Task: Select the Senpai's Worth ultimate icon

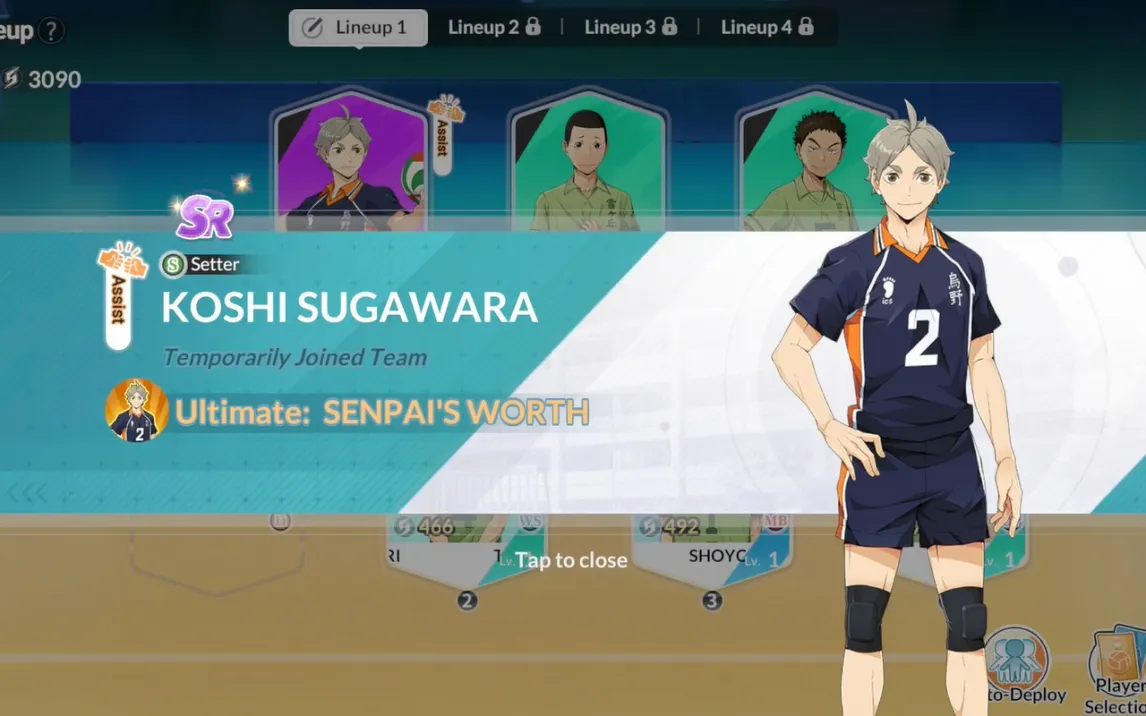Action: [136, 410]
